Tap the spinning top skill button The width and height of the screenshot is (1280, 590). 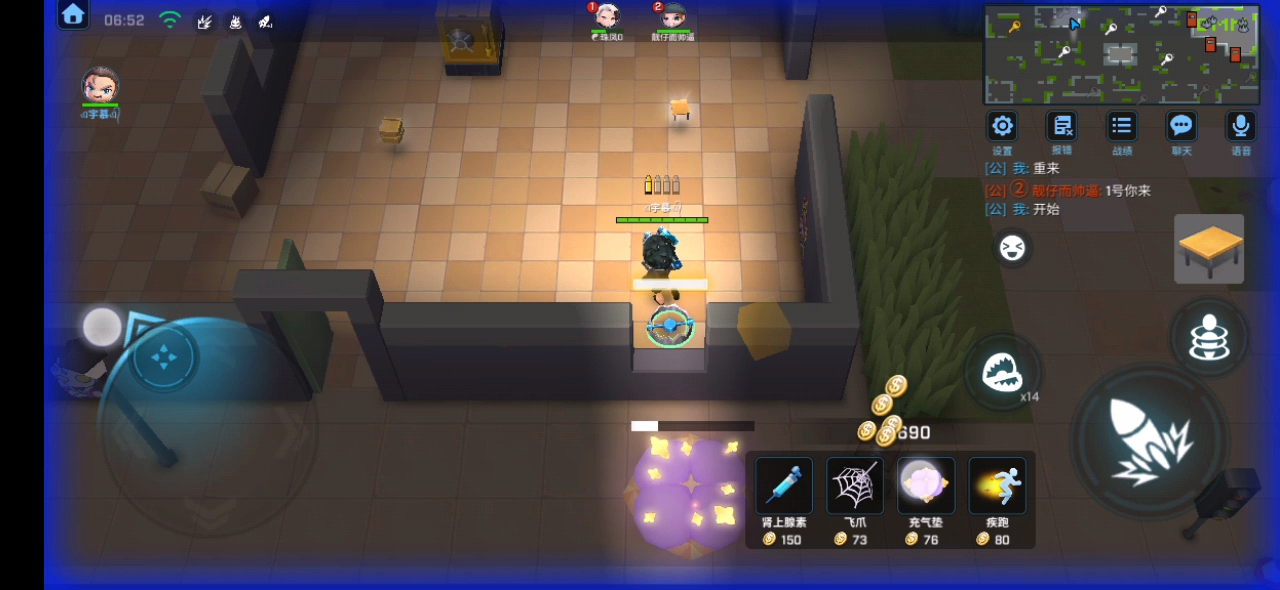click(1209, 338)
